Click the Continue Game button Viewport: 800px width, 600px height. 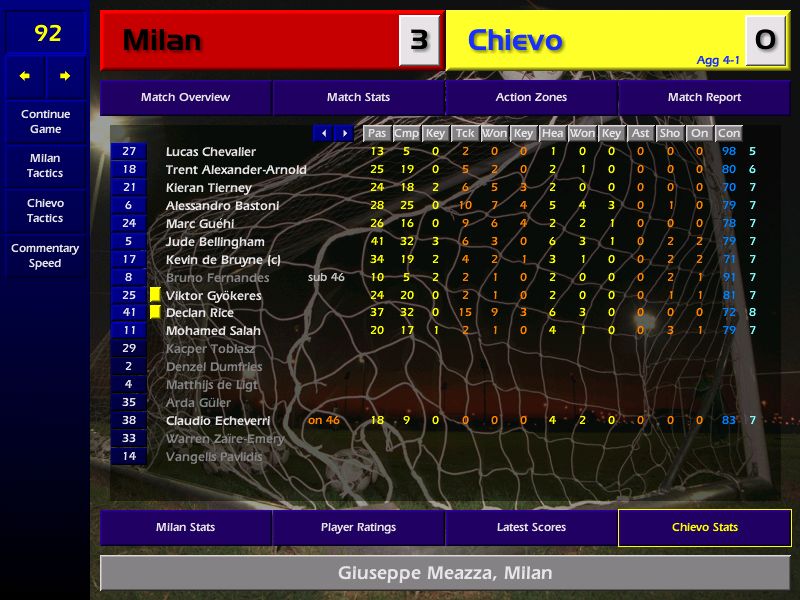[x=45, y=121]
